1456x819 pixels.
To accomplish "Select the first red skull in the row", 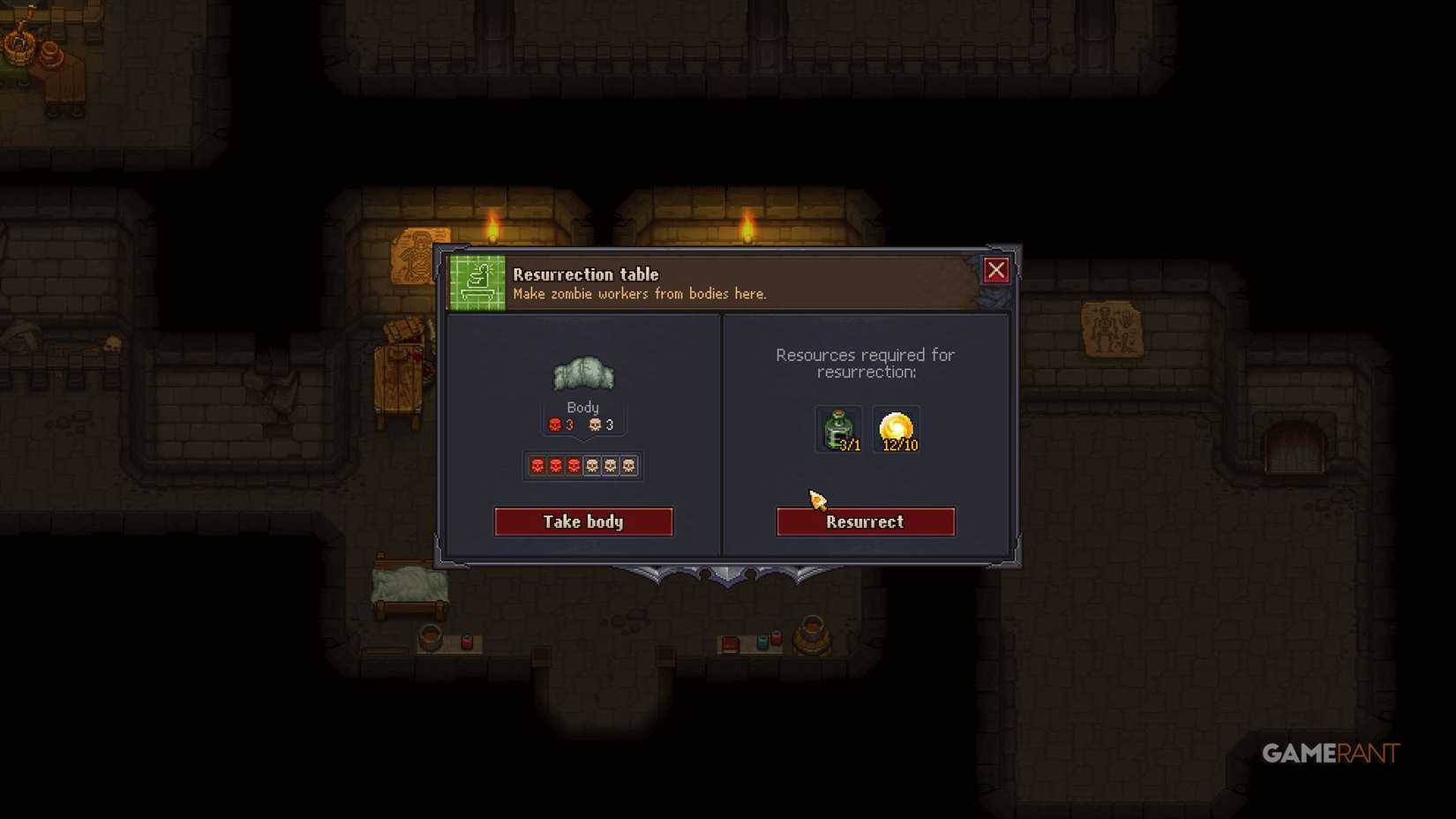I will coord(537,465).
